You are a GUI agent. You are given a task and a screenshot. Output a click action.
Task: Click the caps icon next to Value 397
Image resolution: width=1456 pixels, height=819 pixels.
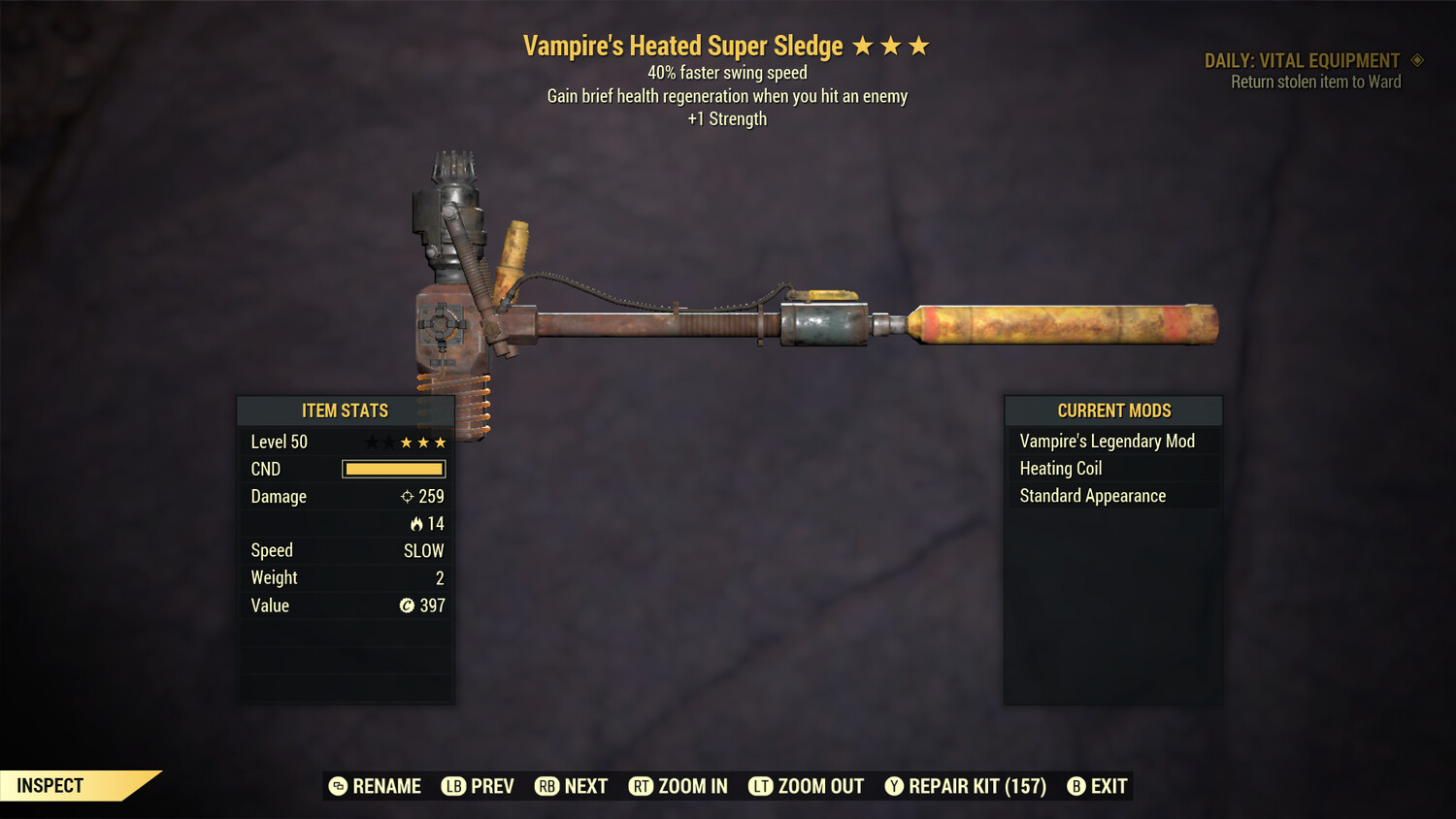point(409,606)
